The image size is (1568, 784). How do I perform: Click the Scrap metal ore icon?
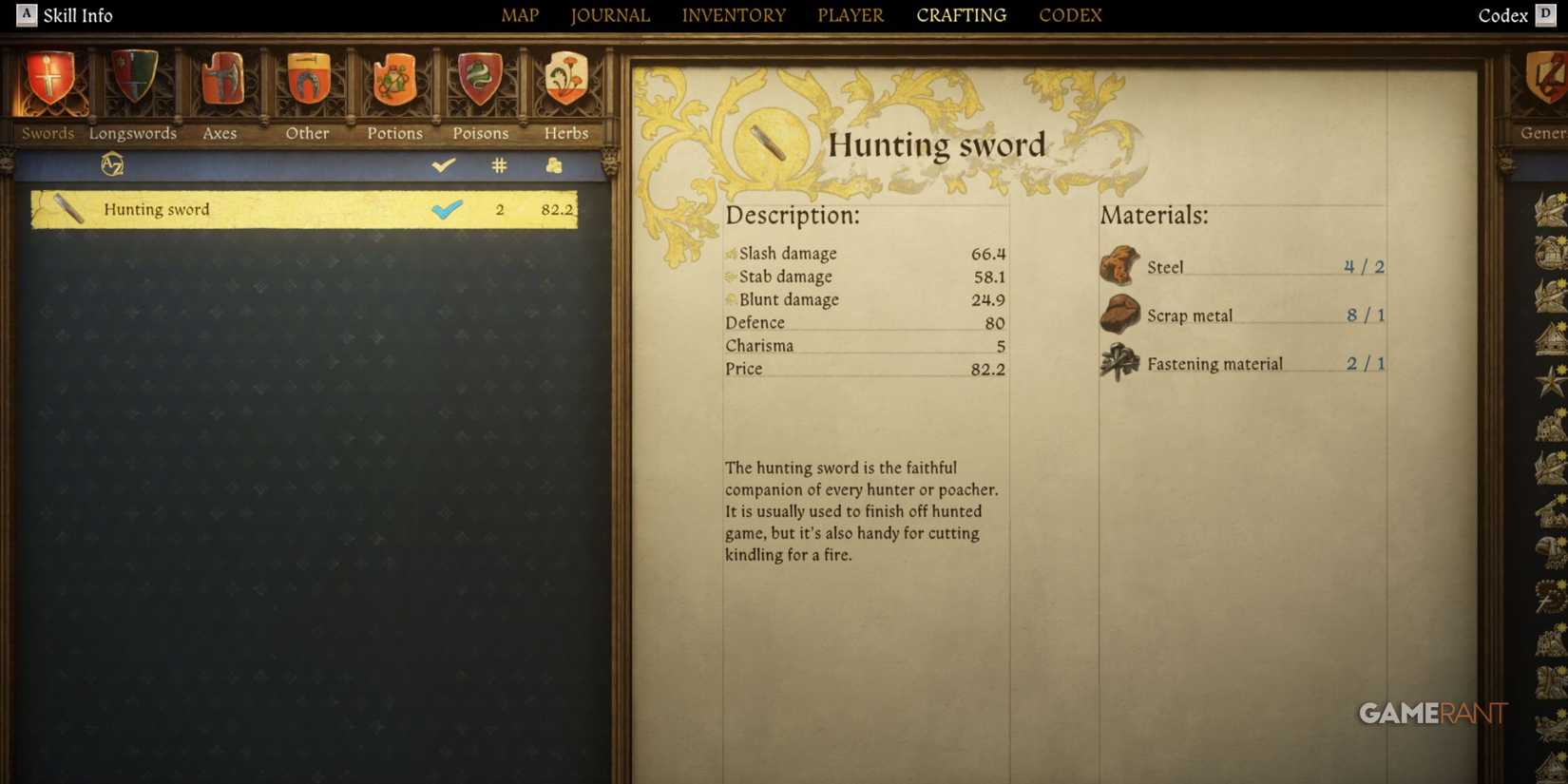[1119, 313]
